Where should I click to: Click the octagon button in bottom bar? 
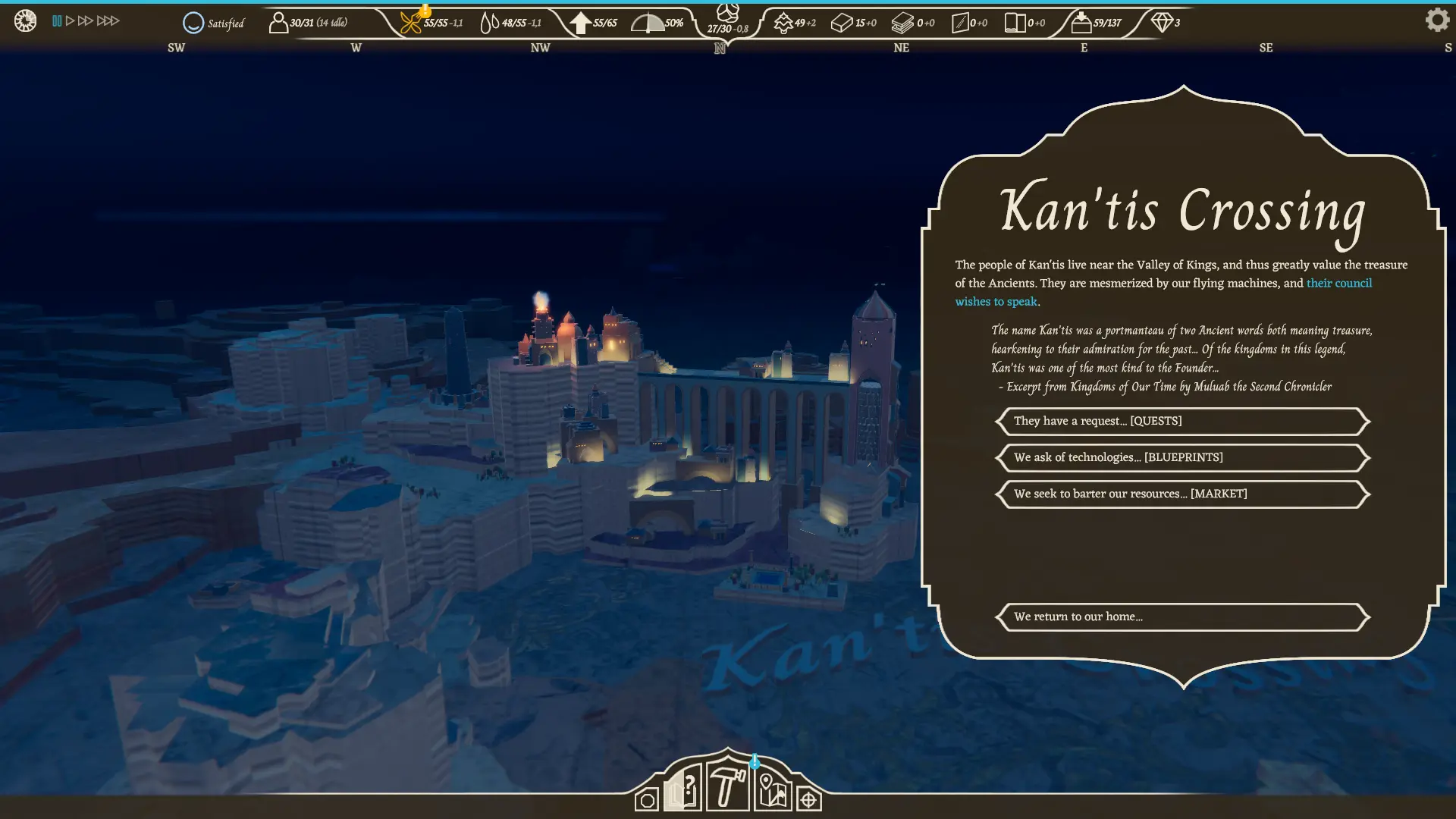click(647, 800)
